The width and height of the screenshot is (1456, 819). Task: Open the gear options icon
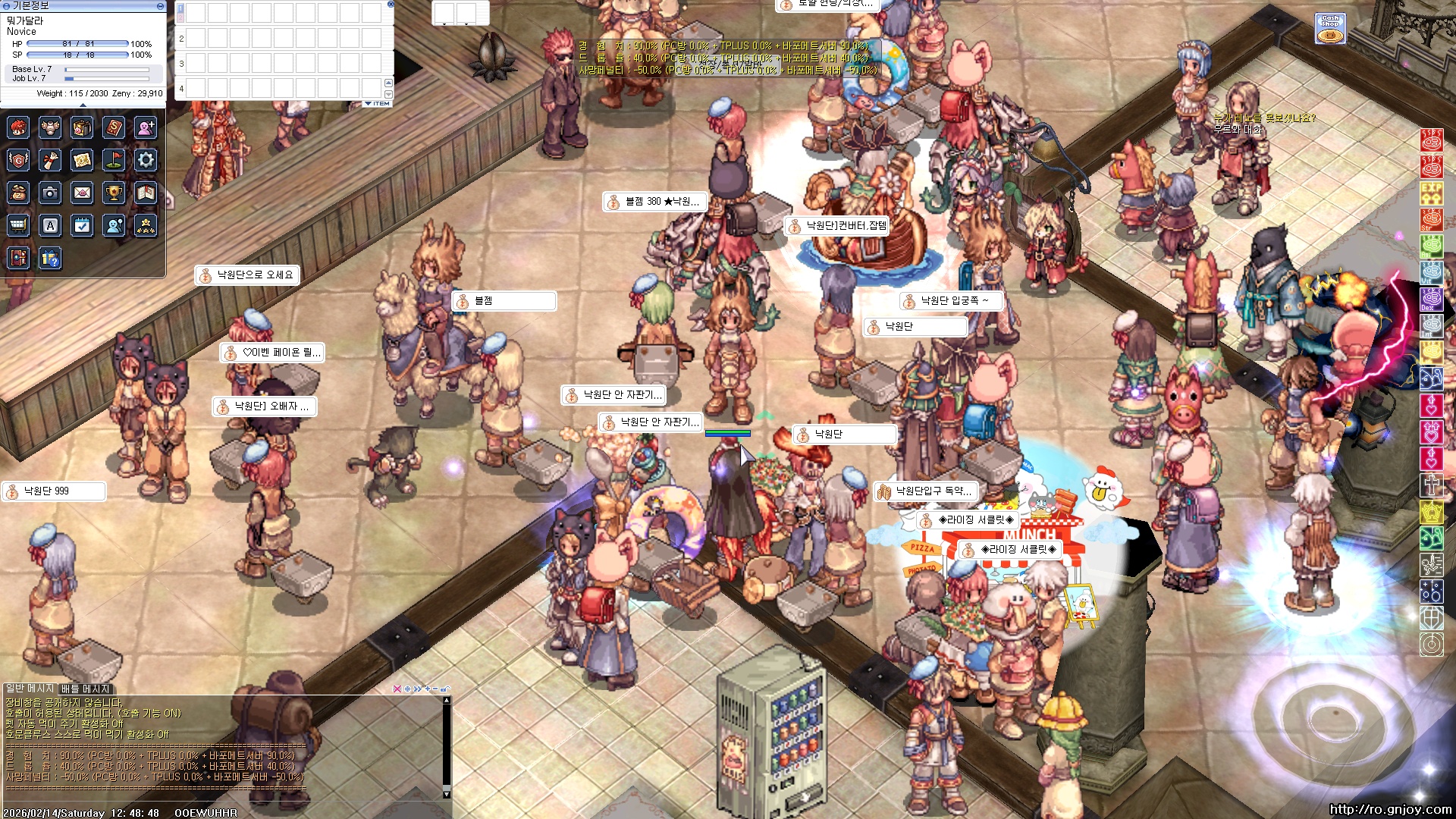(146, 160)
